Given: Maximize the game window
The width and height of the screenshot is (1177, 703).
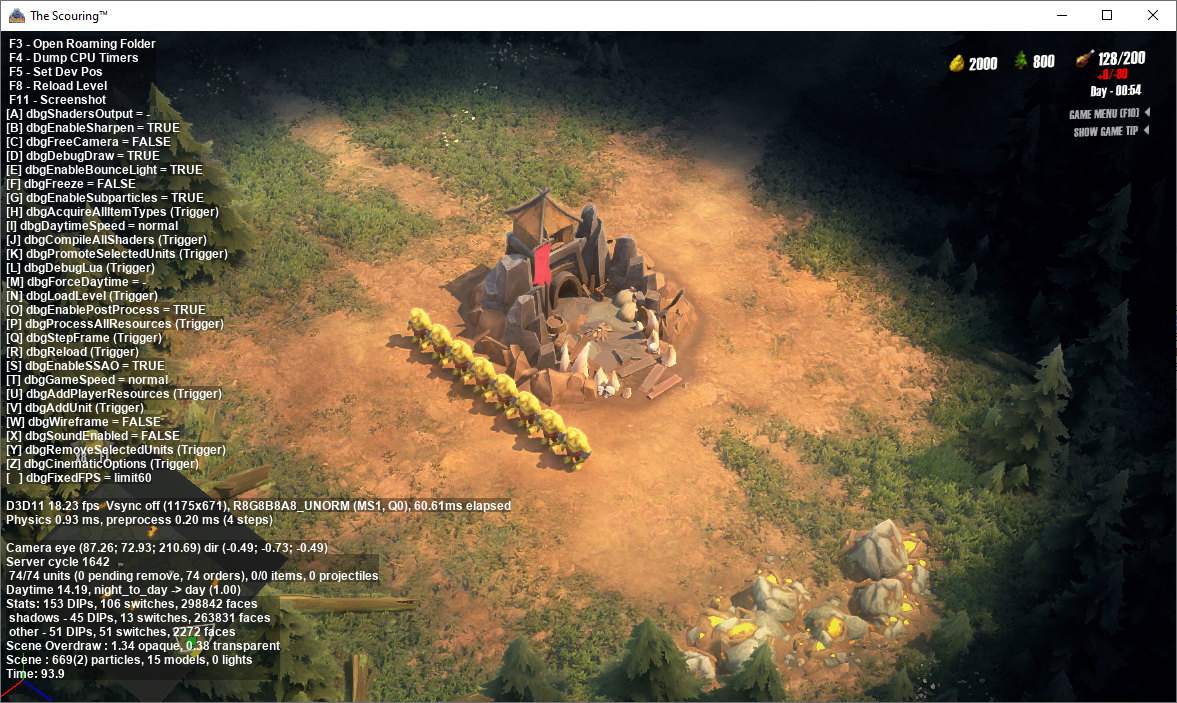Looking at the screenshot, I should [1107, 15].
